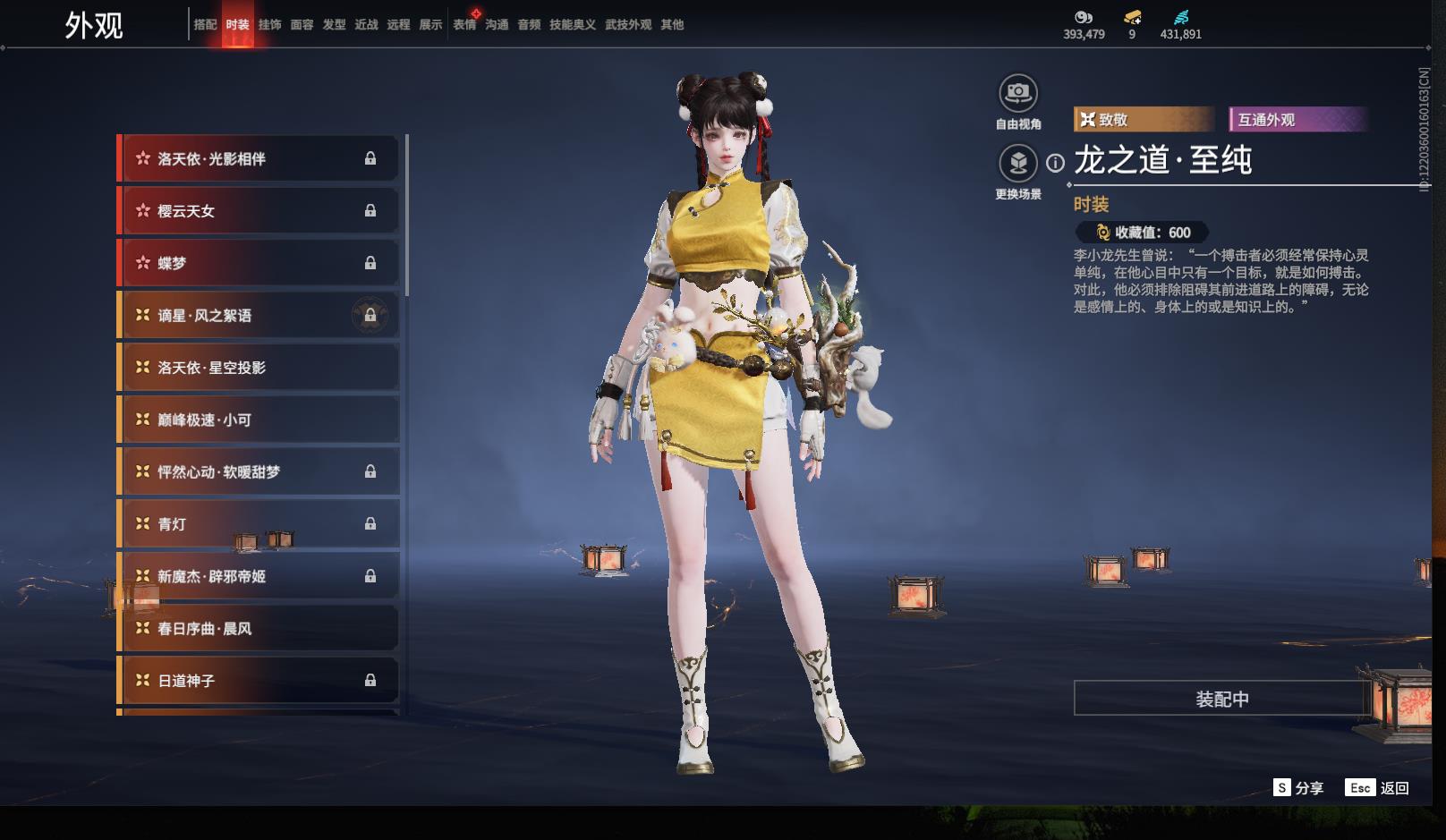Go to the 技能奥义 tab
Image resolution: width=1446 pixels, height=840 pixels.
572,25
